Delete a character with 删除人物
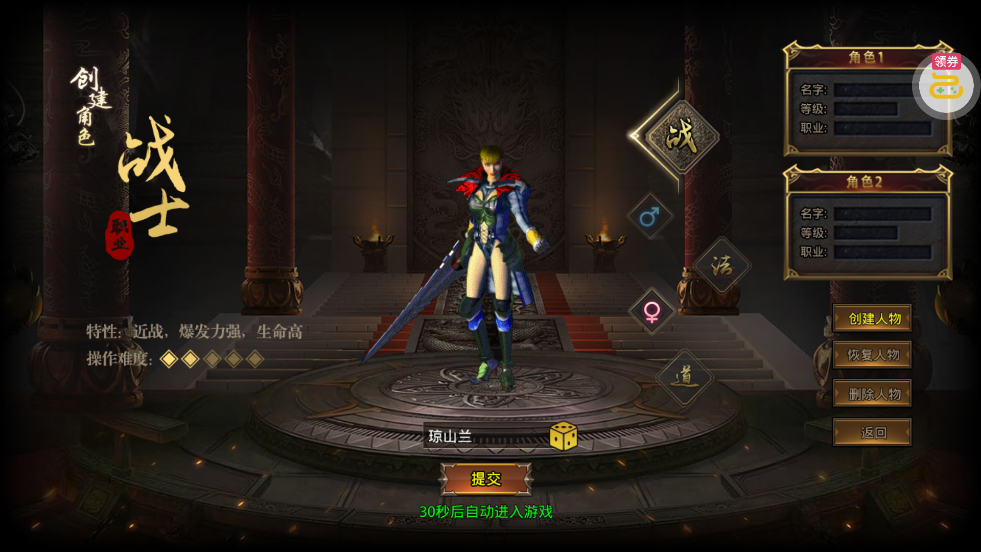981x552 pixels. pyautogui.click(x=872, y=393)
